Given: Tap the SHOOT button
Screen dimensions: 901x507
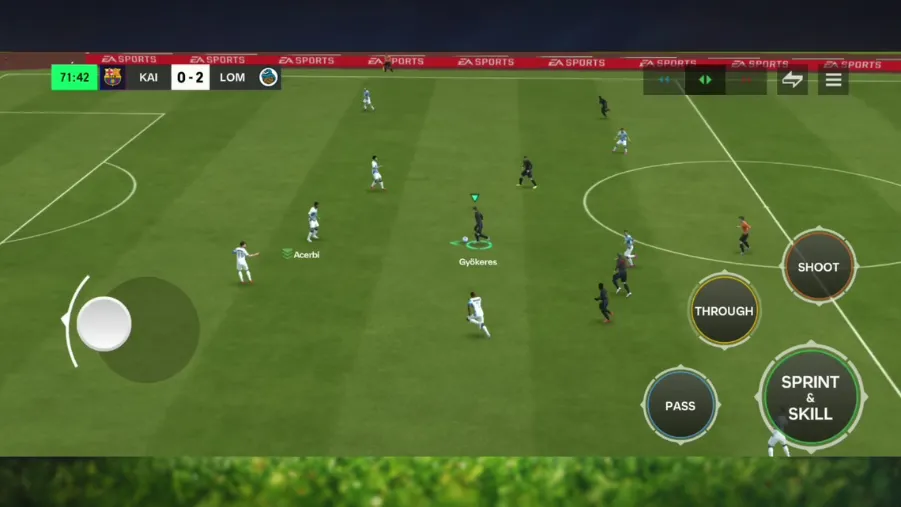Looking at the screenshot, I should (818, 267).
